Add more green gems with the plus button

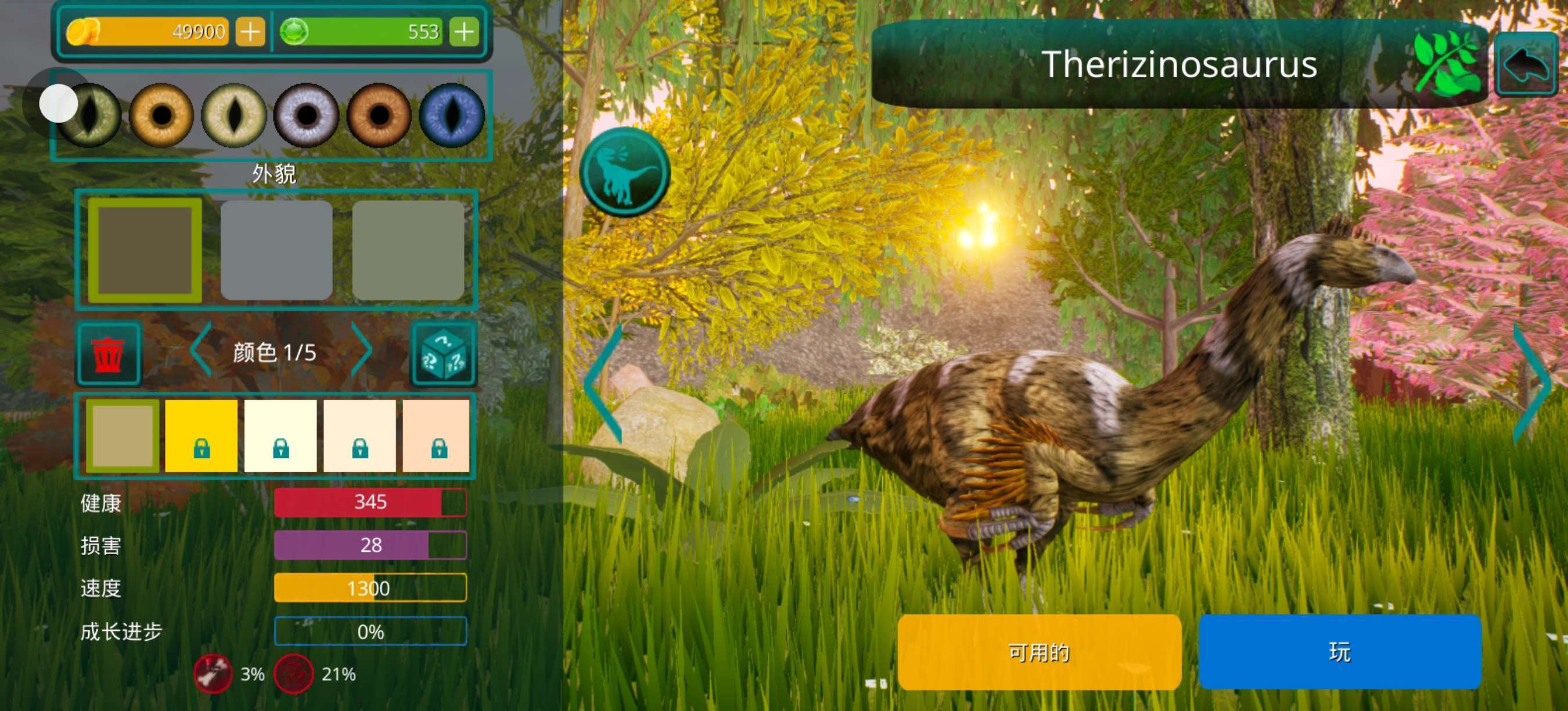point(464,31)
